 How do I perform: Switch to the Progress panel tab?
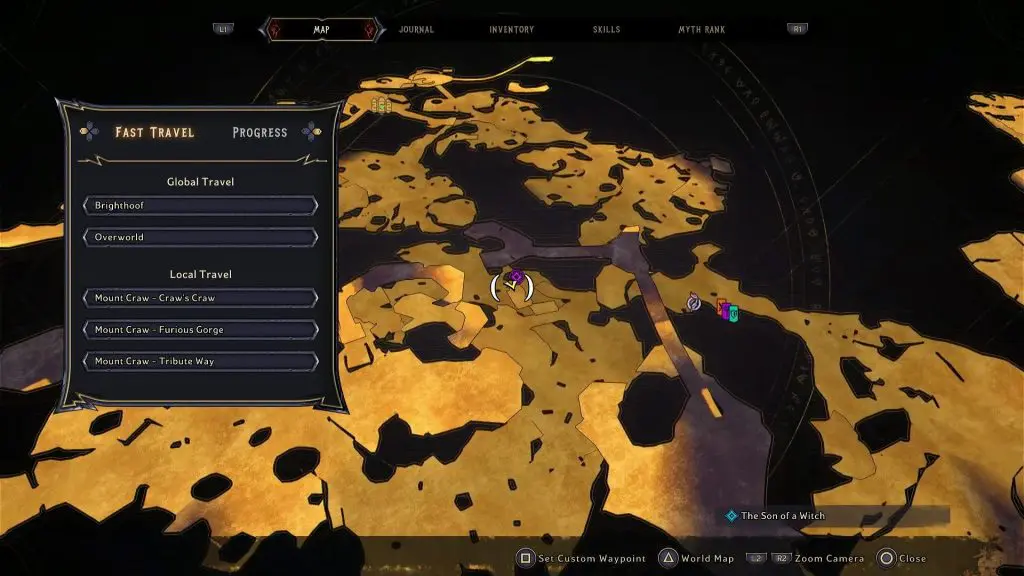tap(259, 132)
